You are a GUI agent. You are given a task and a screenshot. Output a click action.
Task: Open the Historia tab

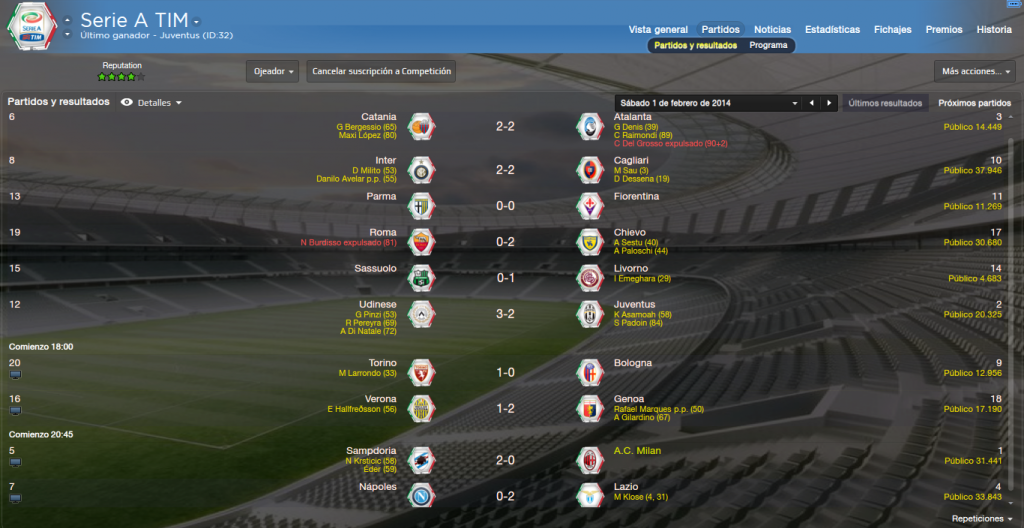(x=994, y=30)
